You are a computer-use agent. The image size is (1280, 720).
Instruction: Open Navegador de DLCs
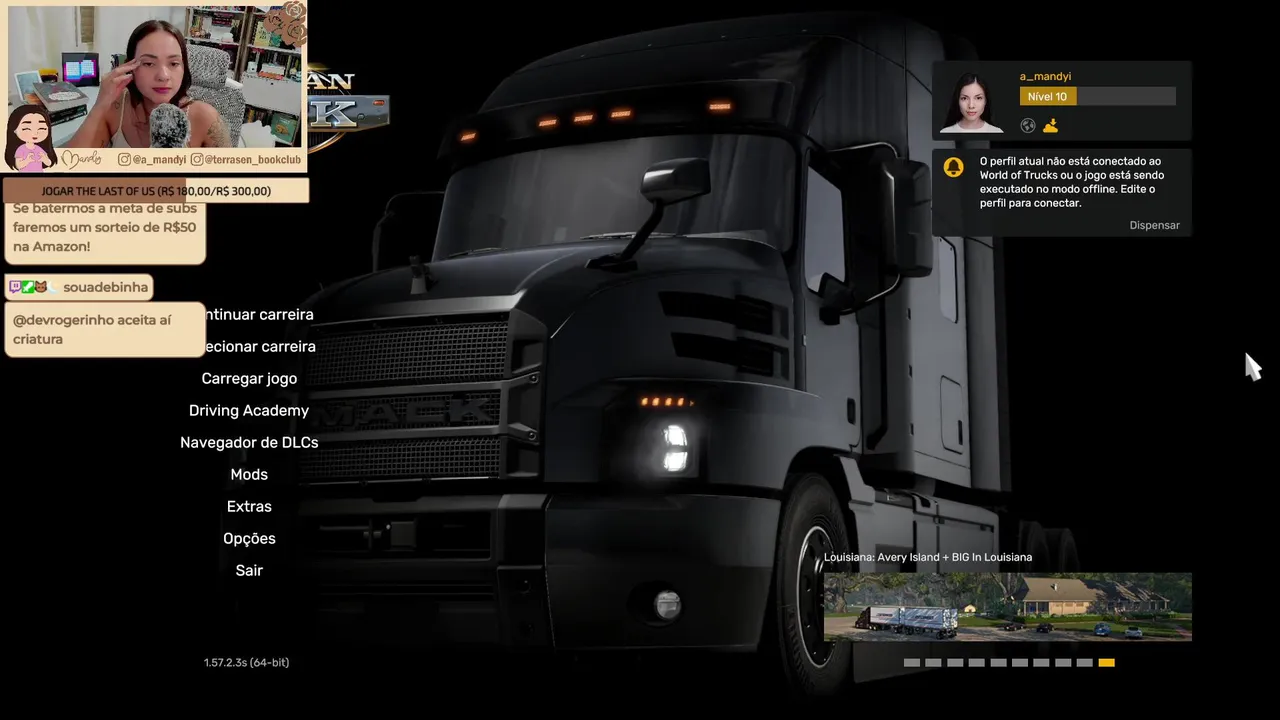click(249, 443)
